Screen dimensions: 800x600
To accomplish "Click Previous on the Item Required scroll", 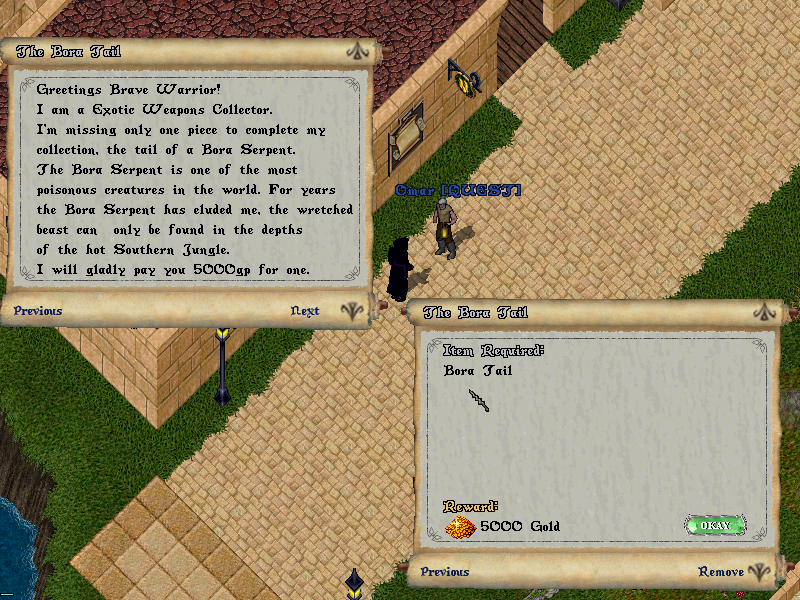I will tap(445, 572).
